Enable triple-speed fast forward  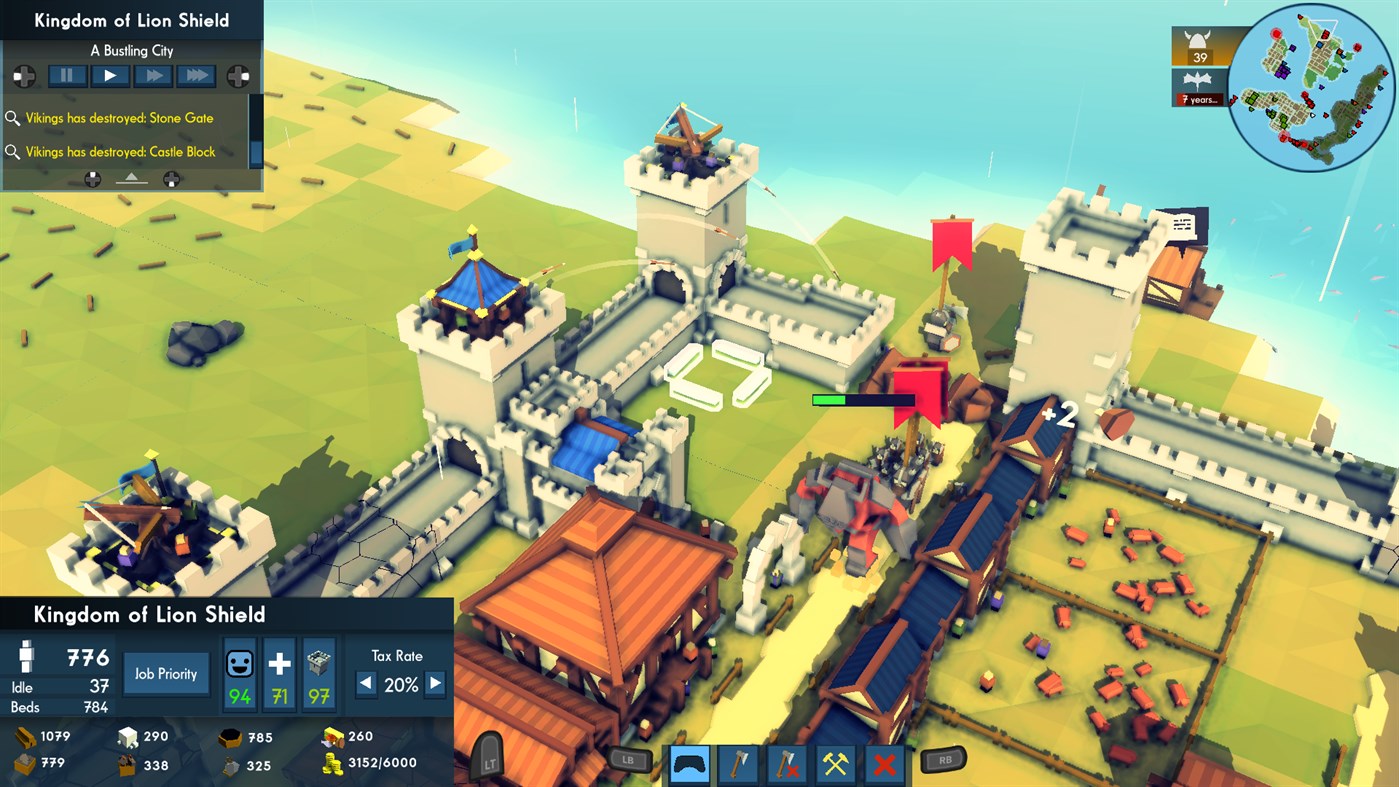(195, 75)
